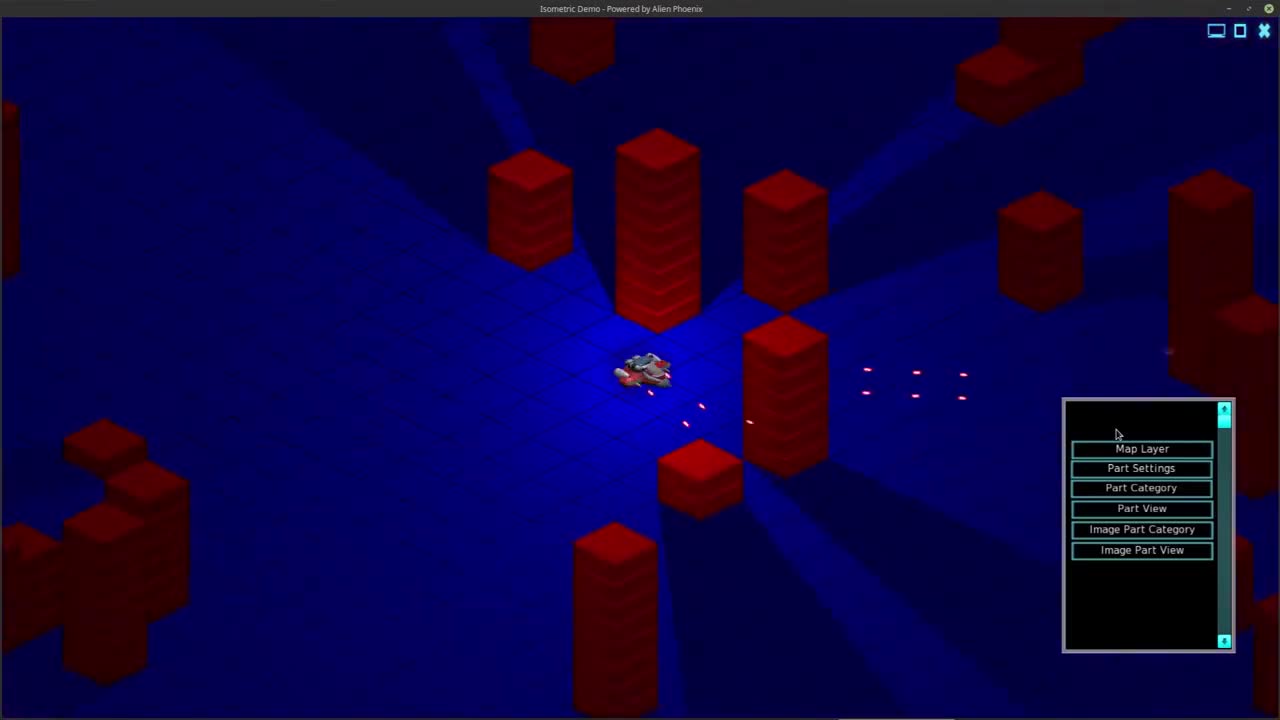Click the X icon in the toolbar

[x=1264, y=31]
